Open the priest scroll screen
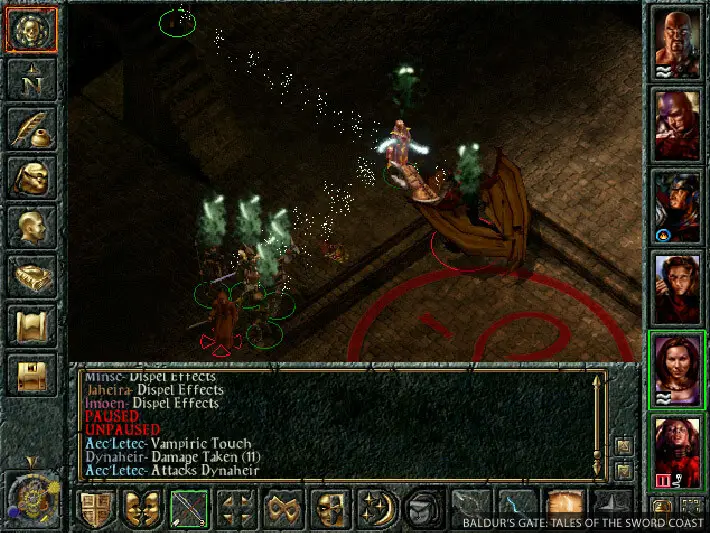The width and height of the screenshot is (710, 533). click(32, 325)
